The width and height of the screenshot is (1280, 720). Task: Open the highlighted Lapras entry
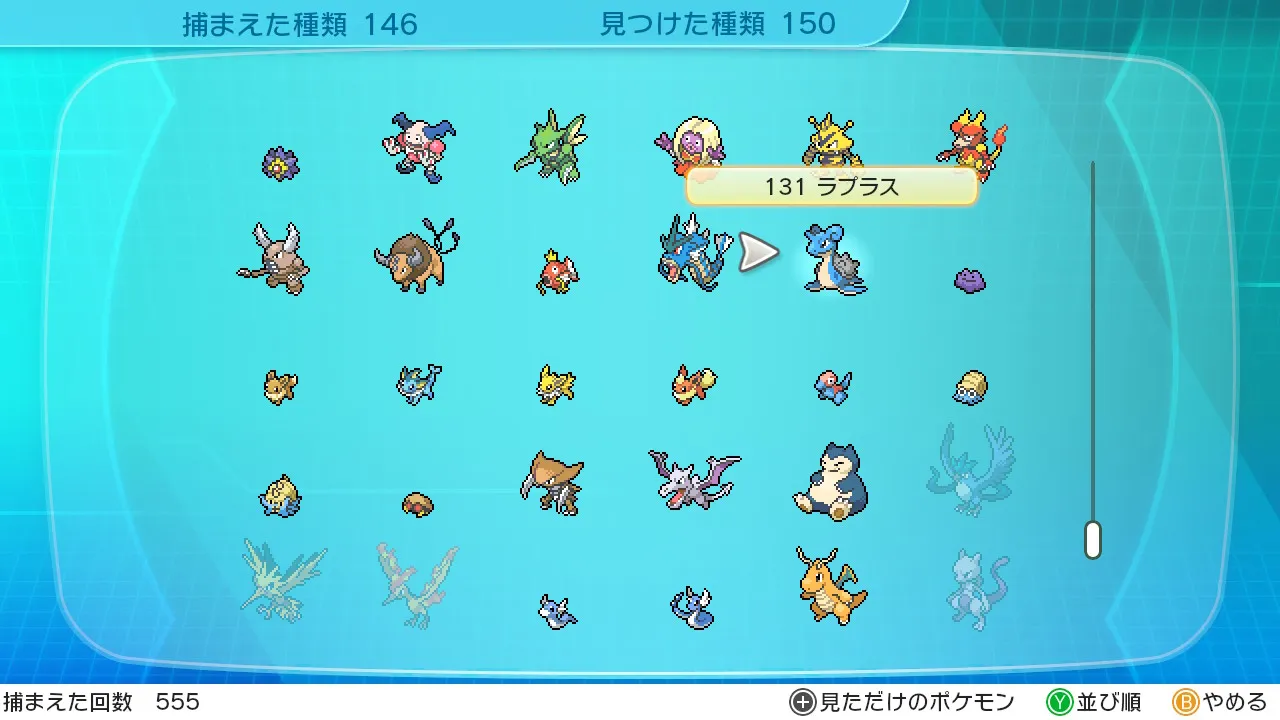coord(834,260)
